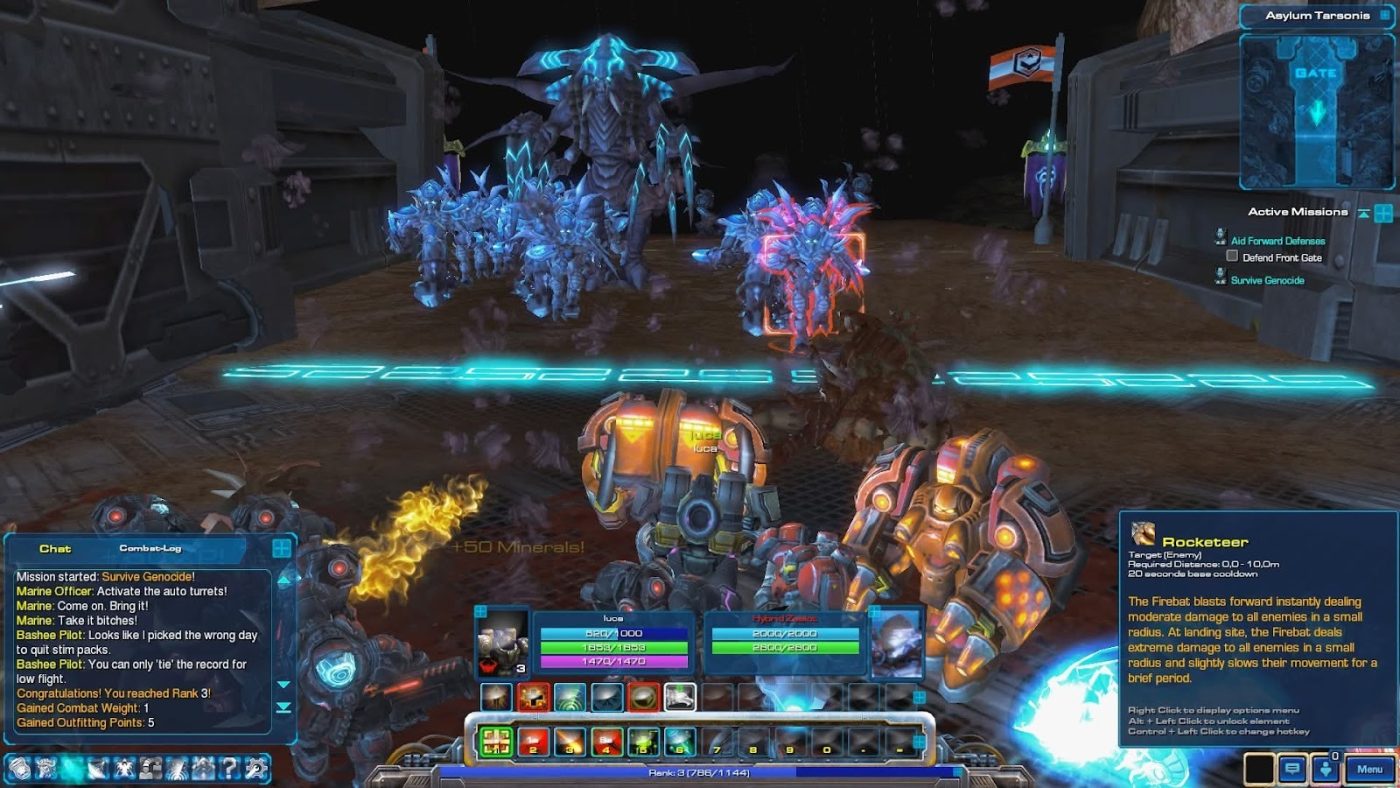
Task: Click the chat bubble icon next to the Menu button
Action: (x=1292, y=769)
